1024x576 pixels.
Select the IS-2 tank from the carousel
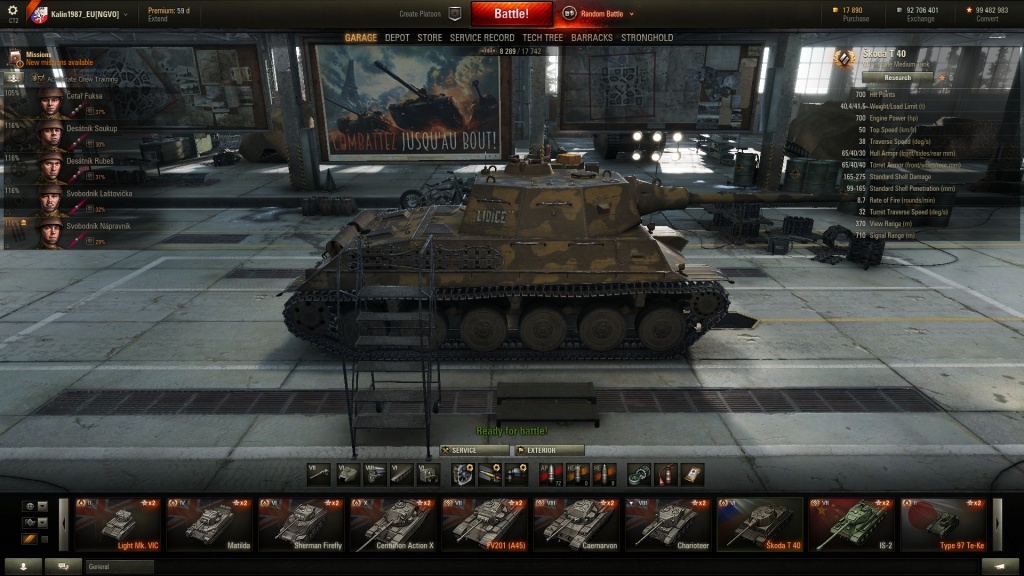(852, 524)
